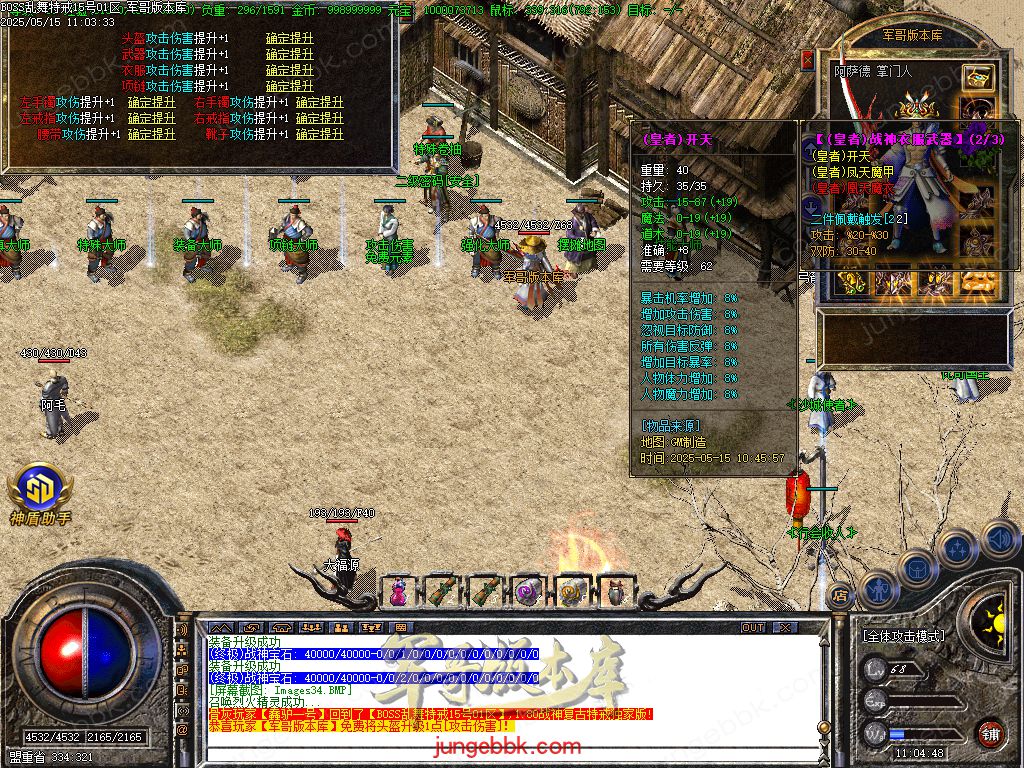Confirm the 项链 attack damage upgrade
The width and height of the screenshot is (1024, 768).
(289, 87)
